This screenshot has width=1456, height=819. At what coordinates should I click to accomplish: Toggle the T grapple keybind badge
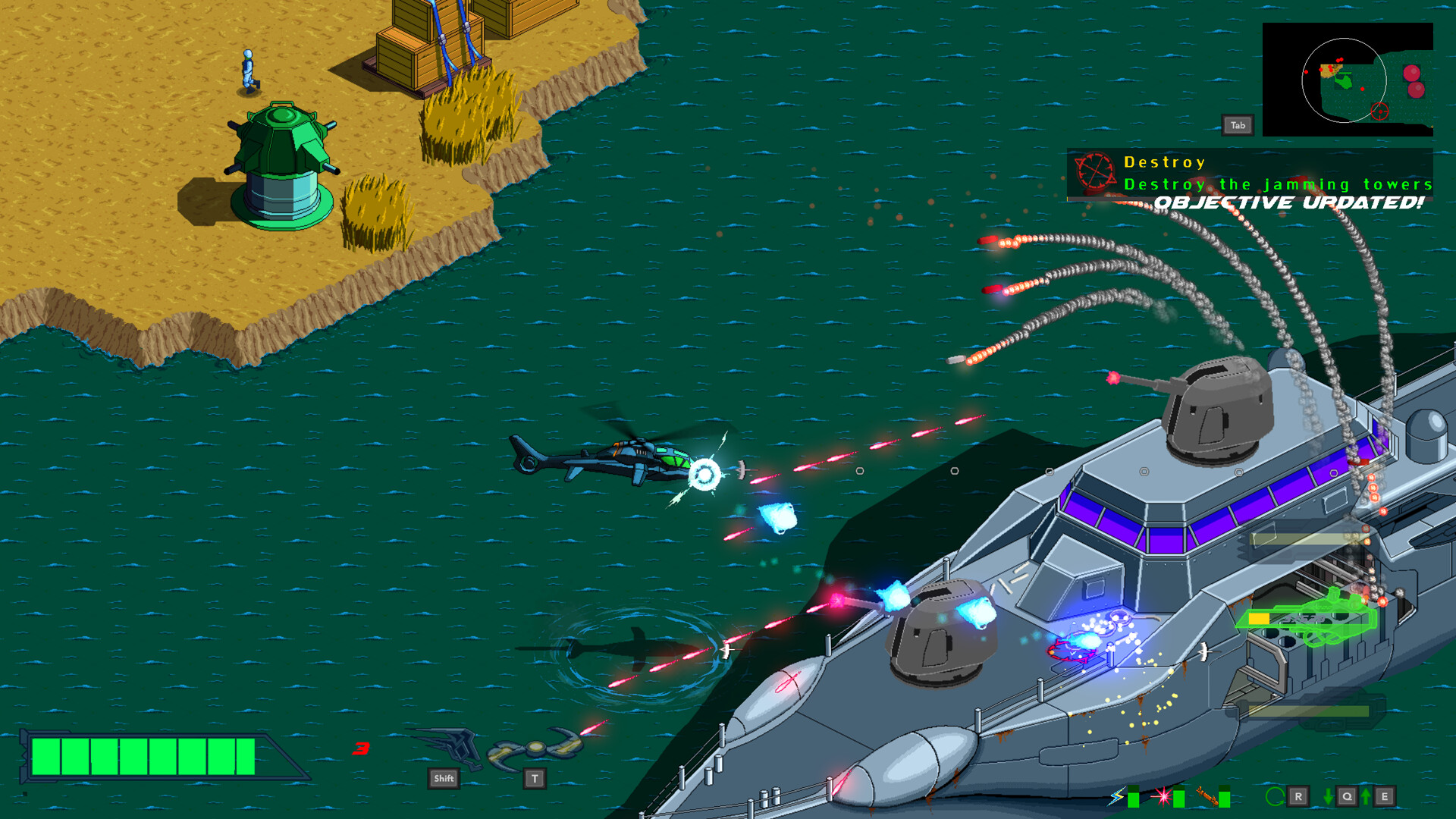point(535,777)
